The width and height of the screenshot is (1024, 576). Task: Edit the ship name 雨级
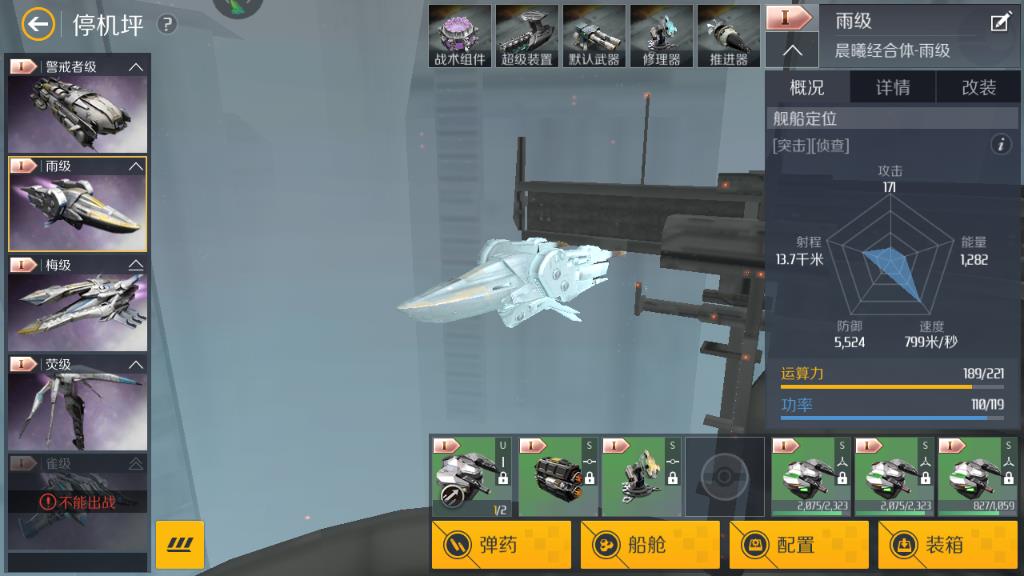[x=1000, y=22]
